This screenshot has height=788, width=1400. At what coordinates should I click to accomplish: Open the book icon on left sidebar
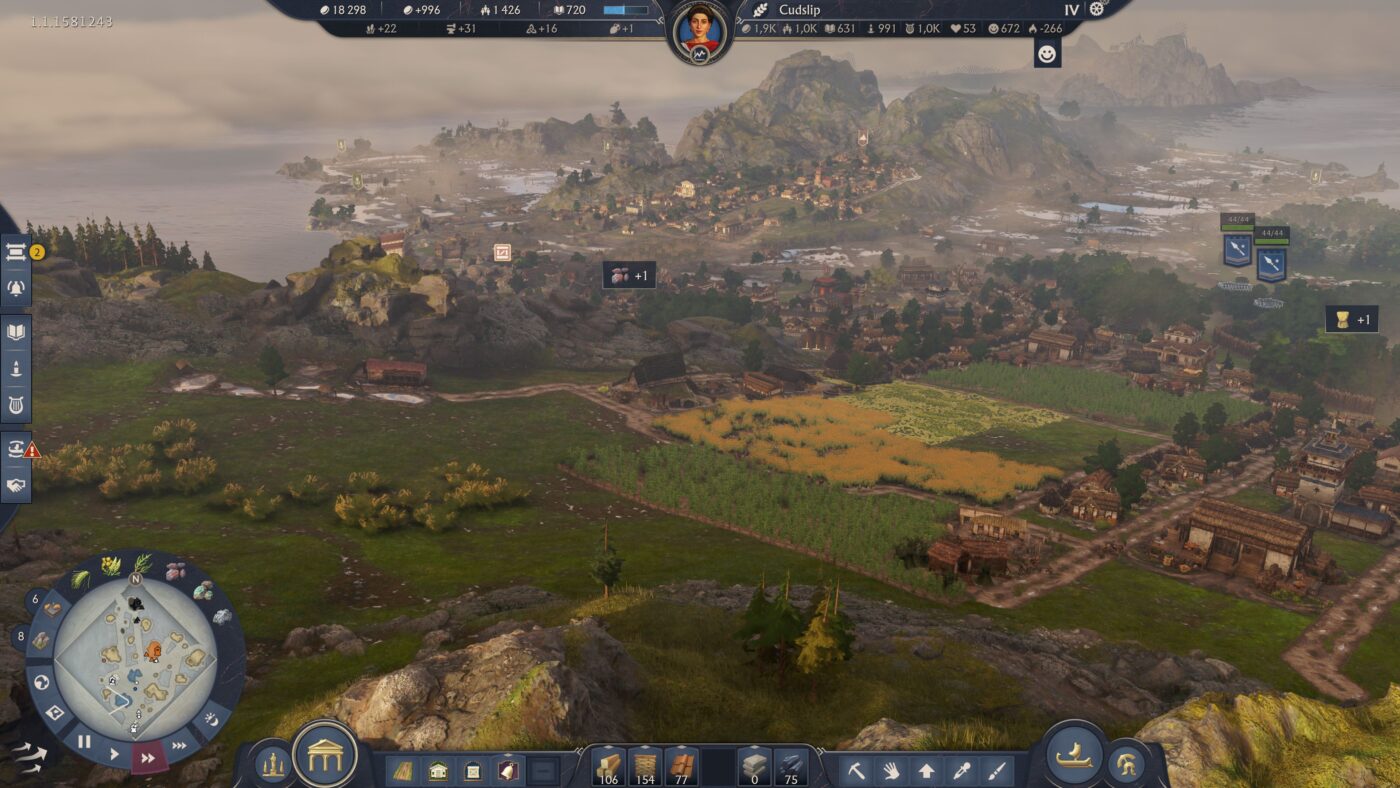coord(17,332)
